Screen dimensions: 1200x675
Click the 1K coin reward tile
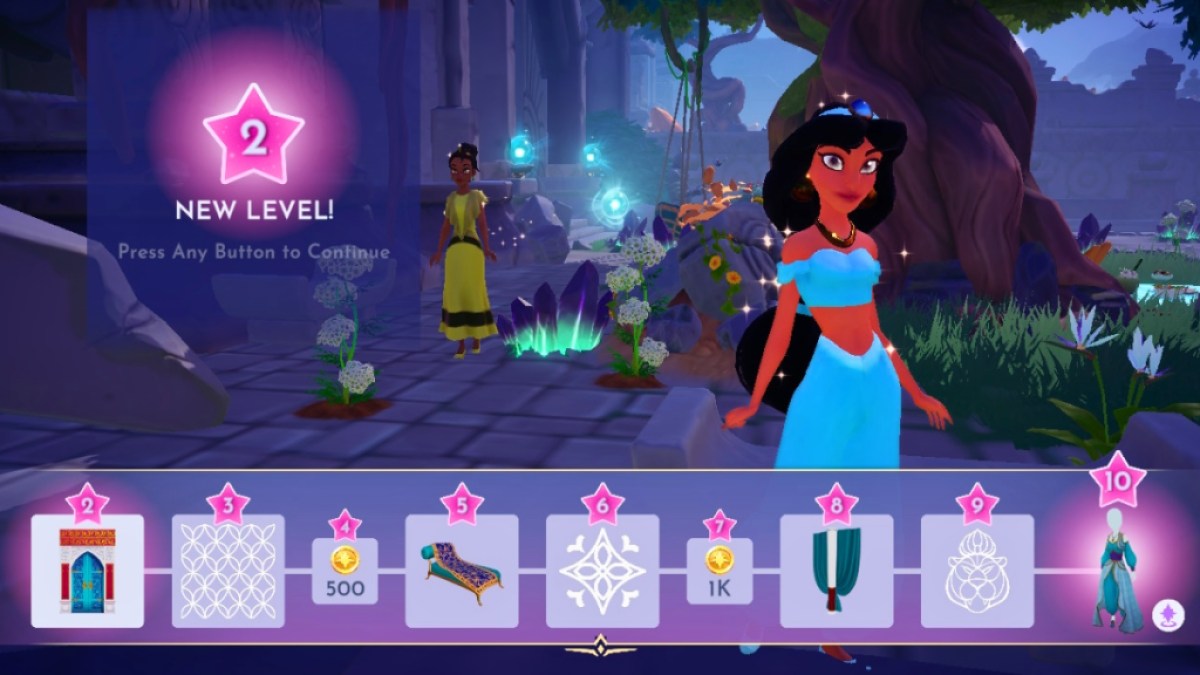coord(719,572)
